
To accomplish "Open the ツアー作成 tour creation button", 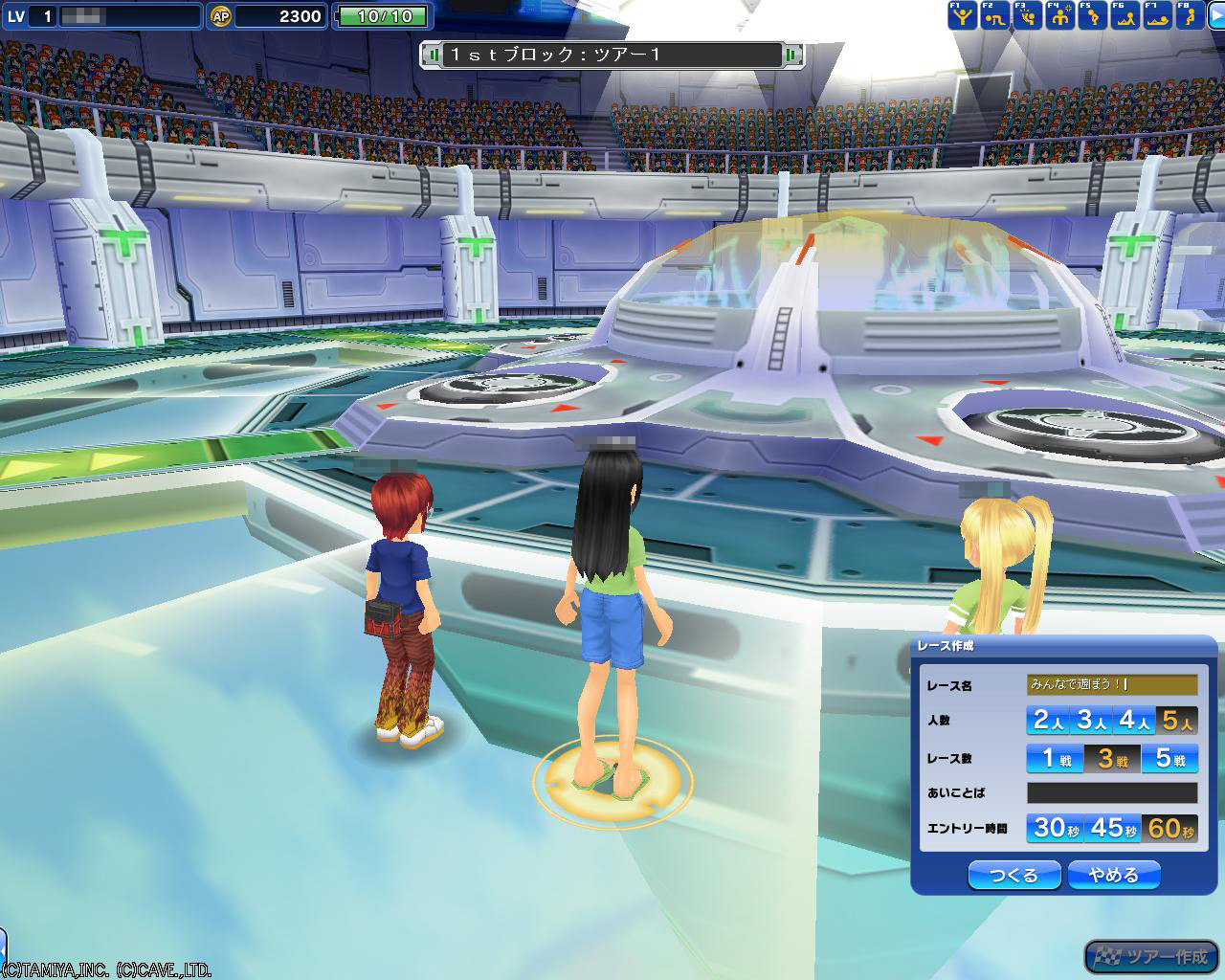I will tap(1152, 956).
